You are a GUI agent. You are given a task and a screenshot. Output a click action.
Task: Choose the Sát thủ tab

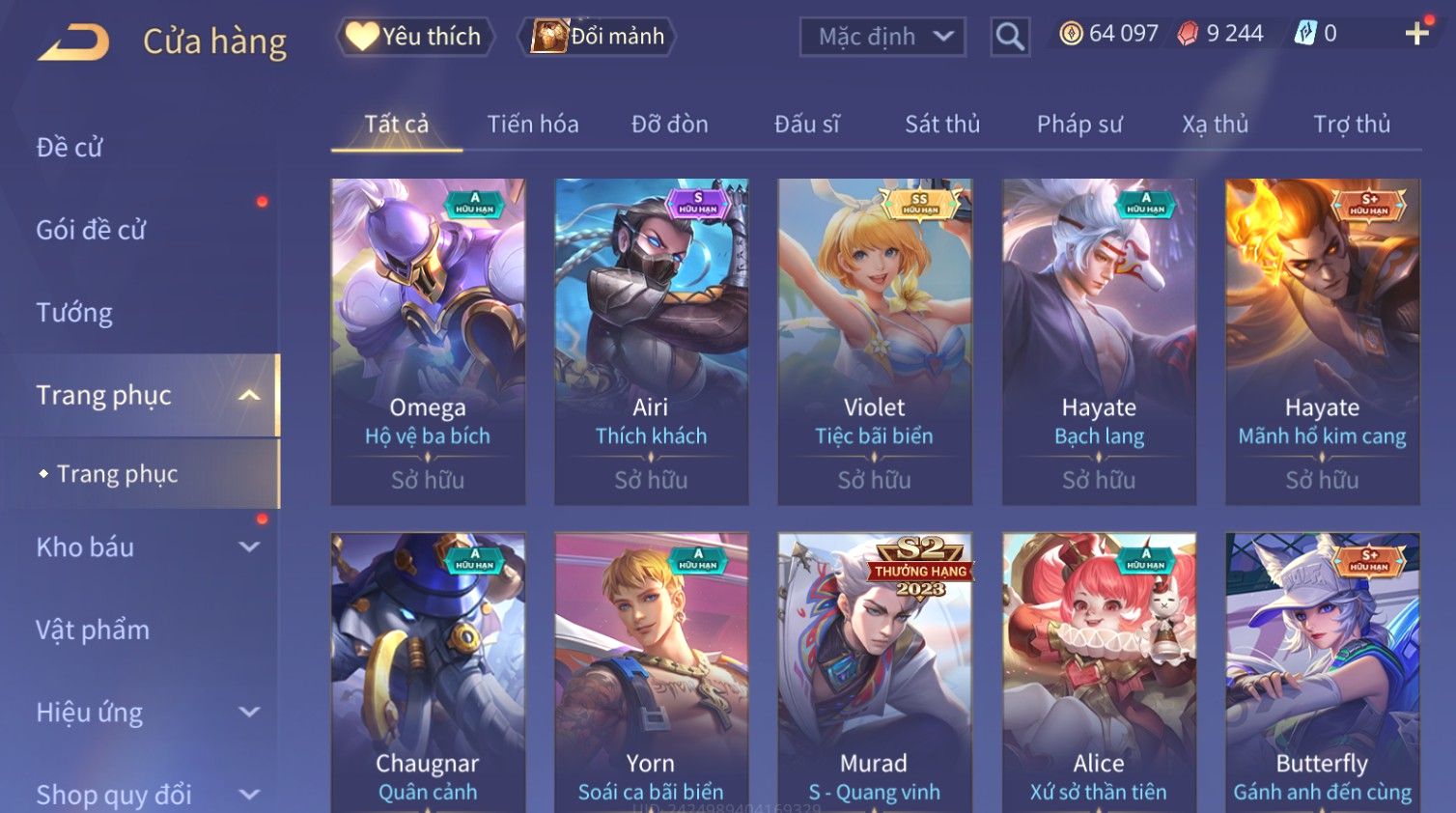point(942,125)
